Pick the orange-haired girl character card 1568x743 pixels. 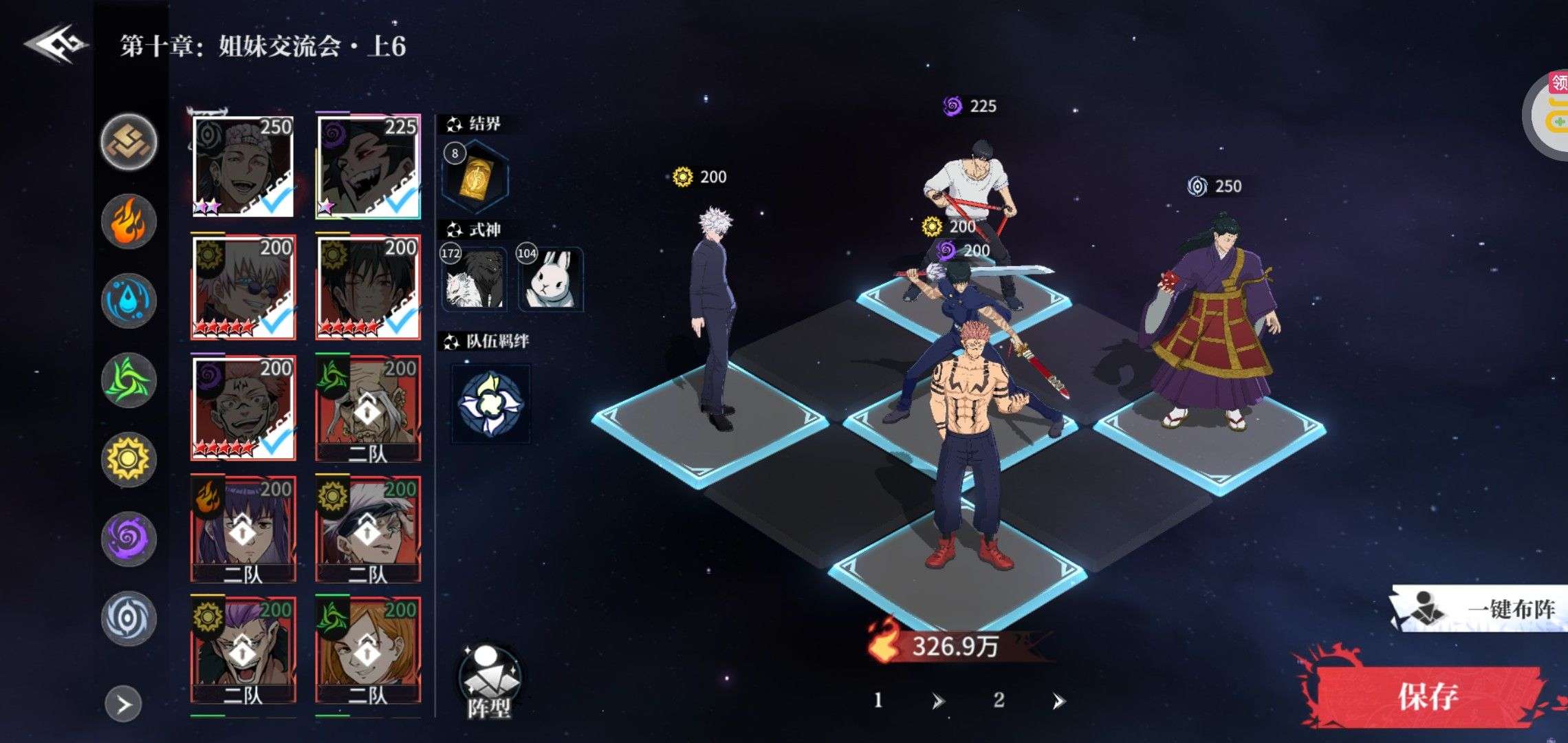[368, 650]
